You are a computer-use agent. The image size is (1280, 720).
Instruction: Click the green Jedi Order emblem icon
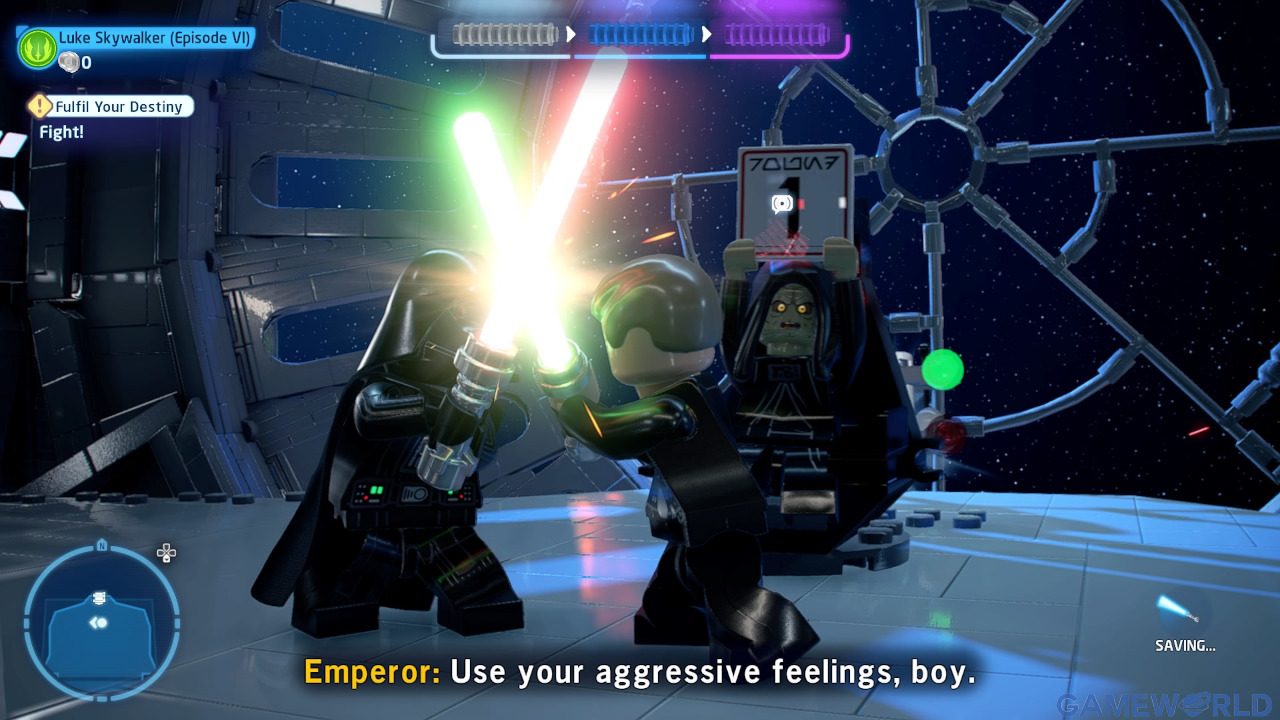click(37, 46)
